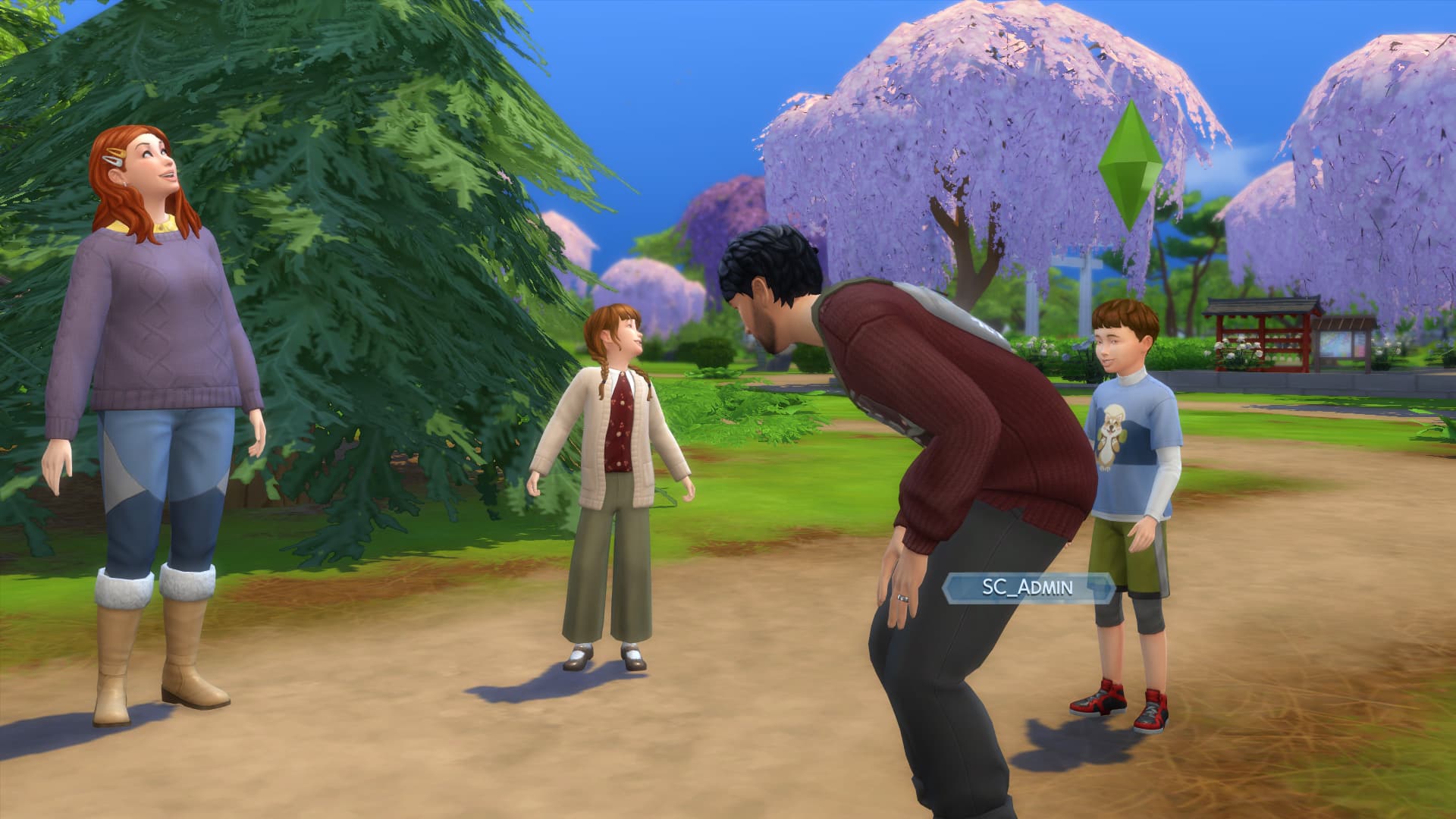Click the SC_ADMIN name tag
The height and width of the screenshot is (819, 1456).
point(1029,588)
